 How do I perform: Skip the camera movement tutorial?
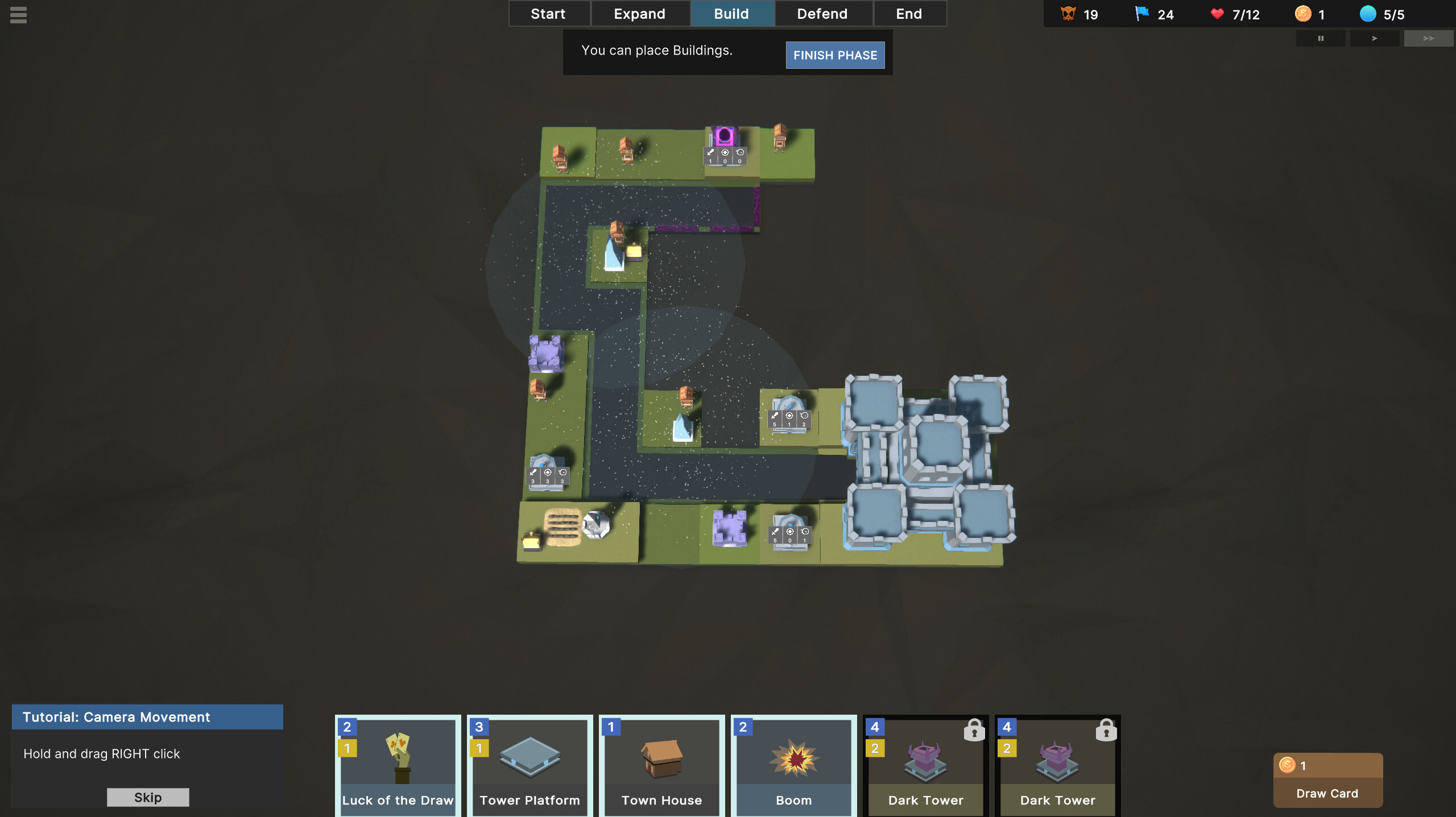[147, 797]
